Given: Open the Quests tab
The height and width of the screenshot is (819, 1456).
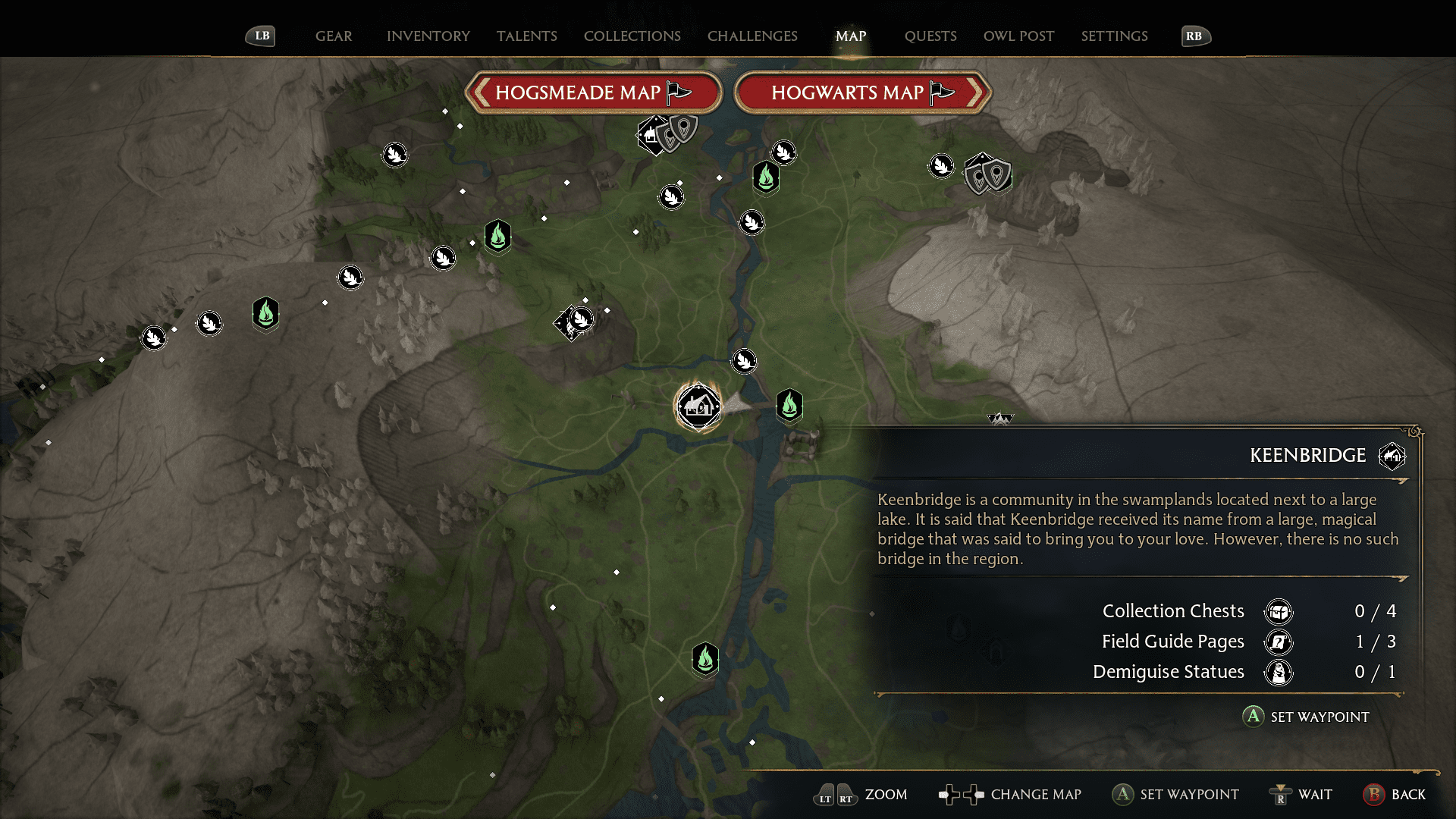Looking at the screenshot, I should pyautogui.click(x=930, y=36).
